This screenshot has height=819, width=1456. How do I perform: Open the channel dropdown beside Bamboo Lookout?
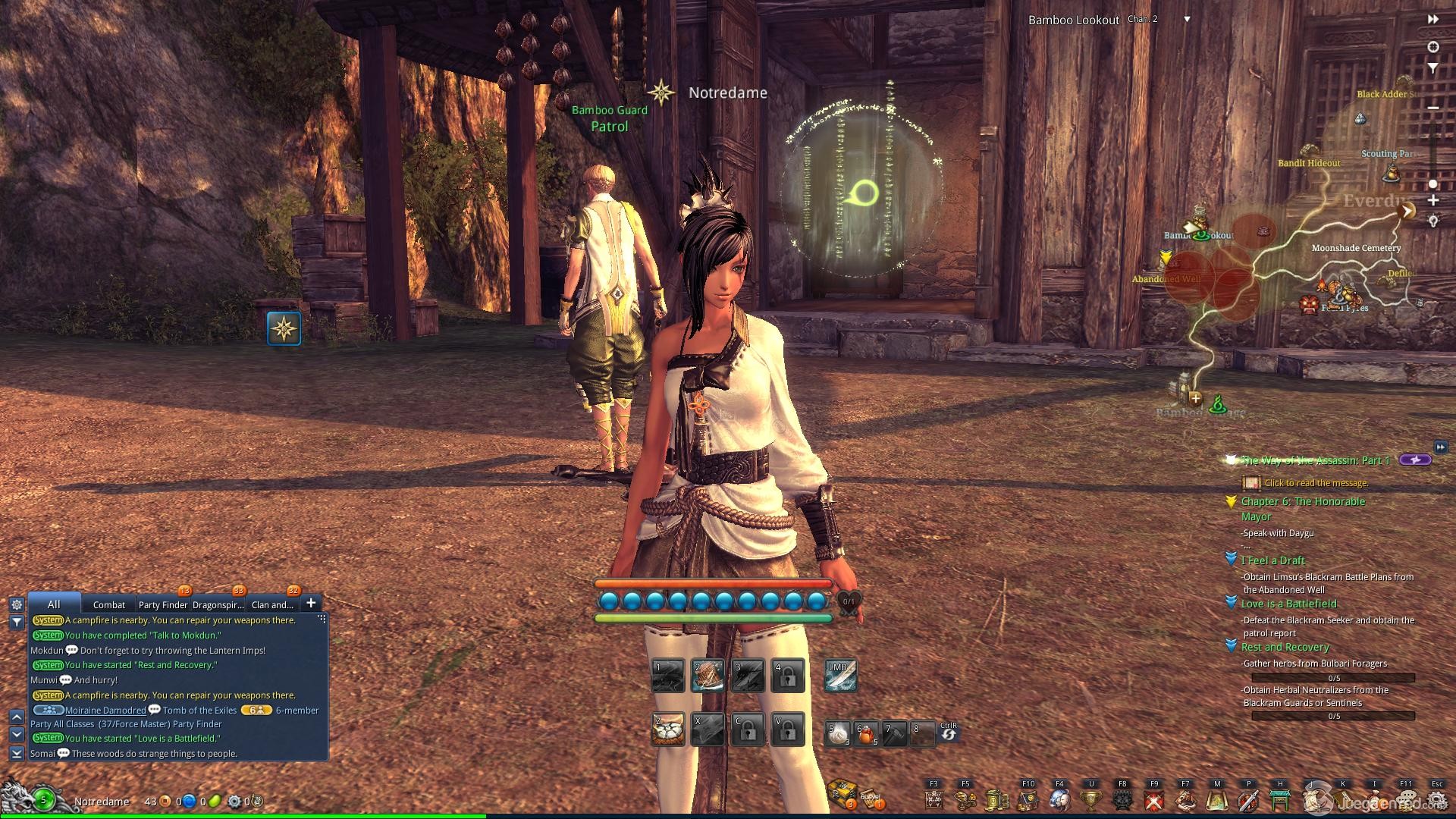click(x=1188, y=20)
